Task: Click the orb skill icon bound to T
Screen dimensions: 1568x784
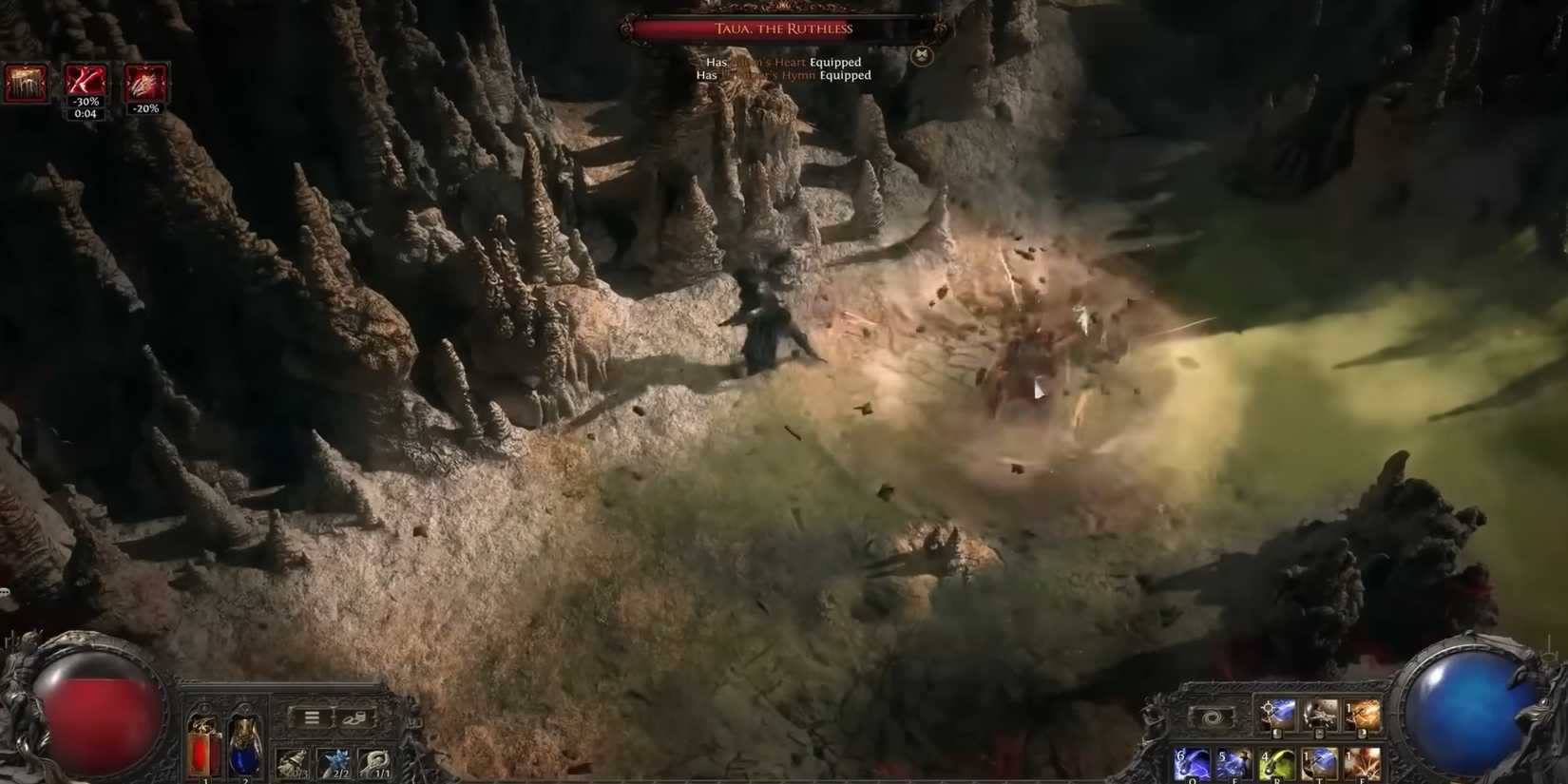Action: (1320, 761)
